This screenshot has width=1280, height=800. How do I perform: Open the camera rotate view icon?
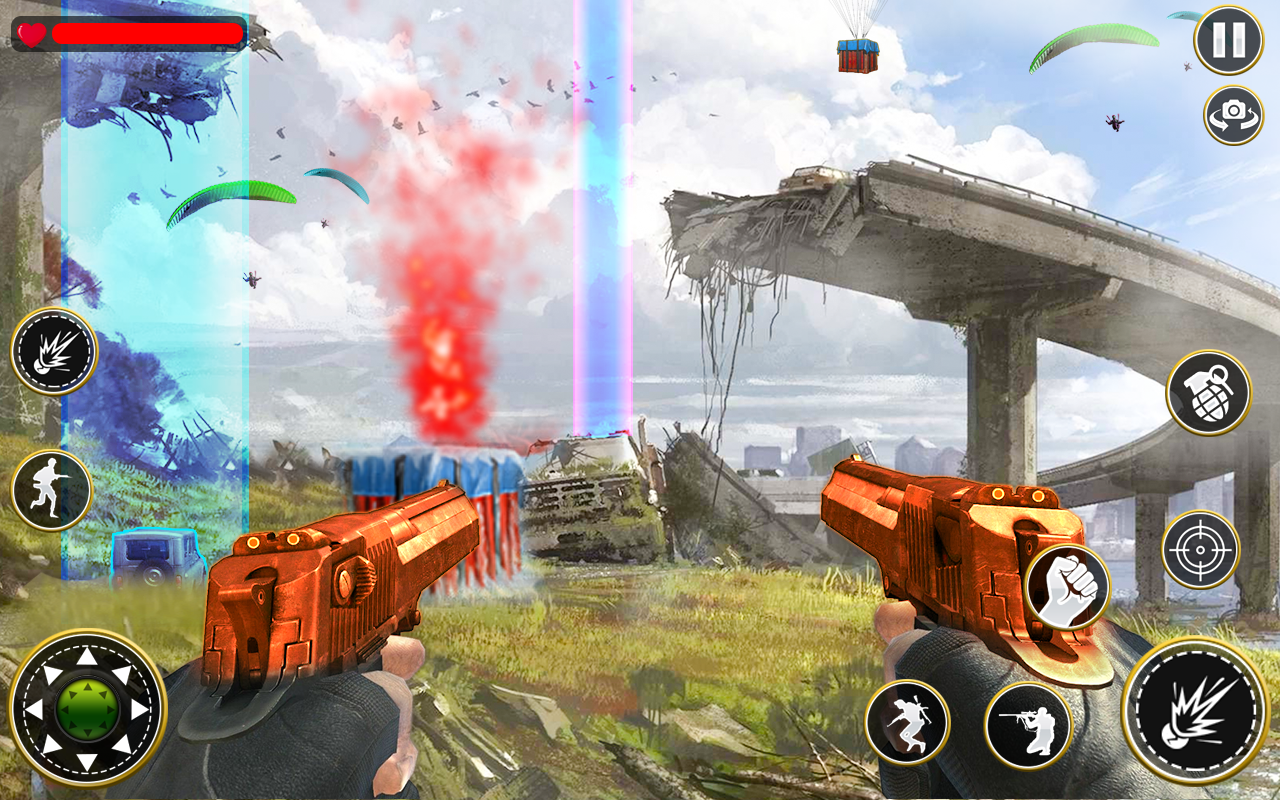(1233, 115)
